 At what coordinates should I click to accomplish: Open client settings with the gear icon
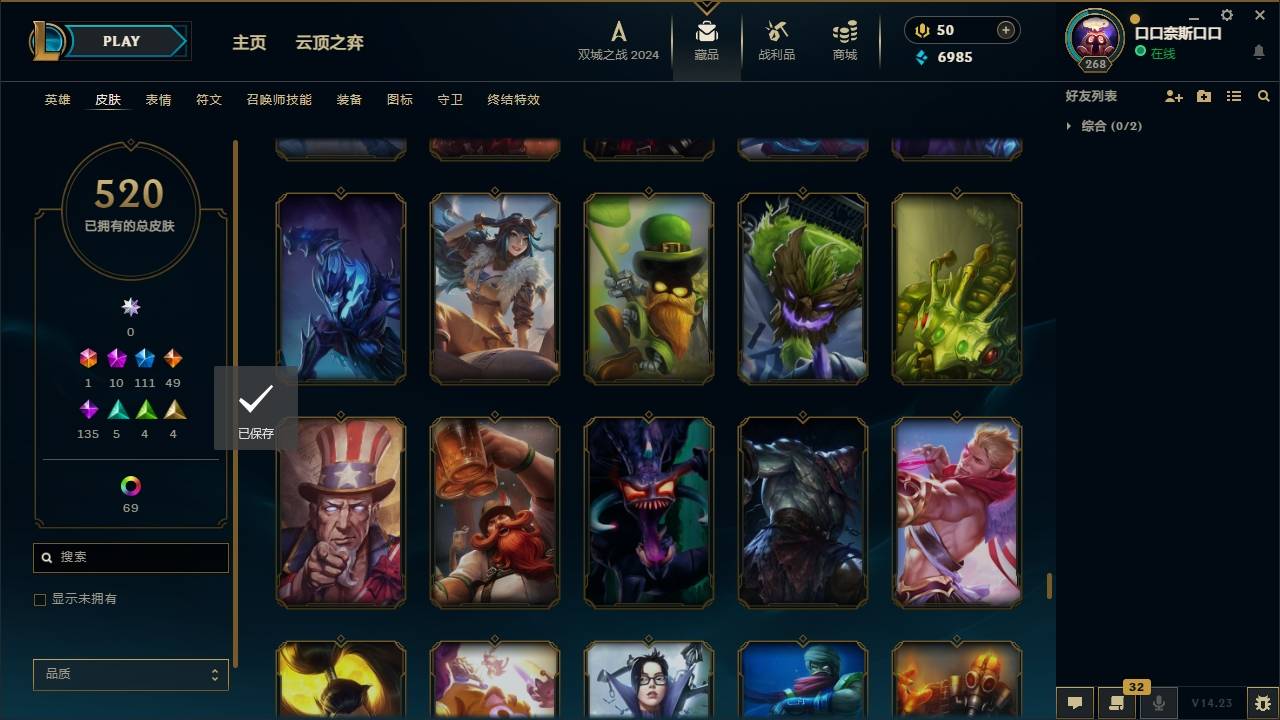1226,14
